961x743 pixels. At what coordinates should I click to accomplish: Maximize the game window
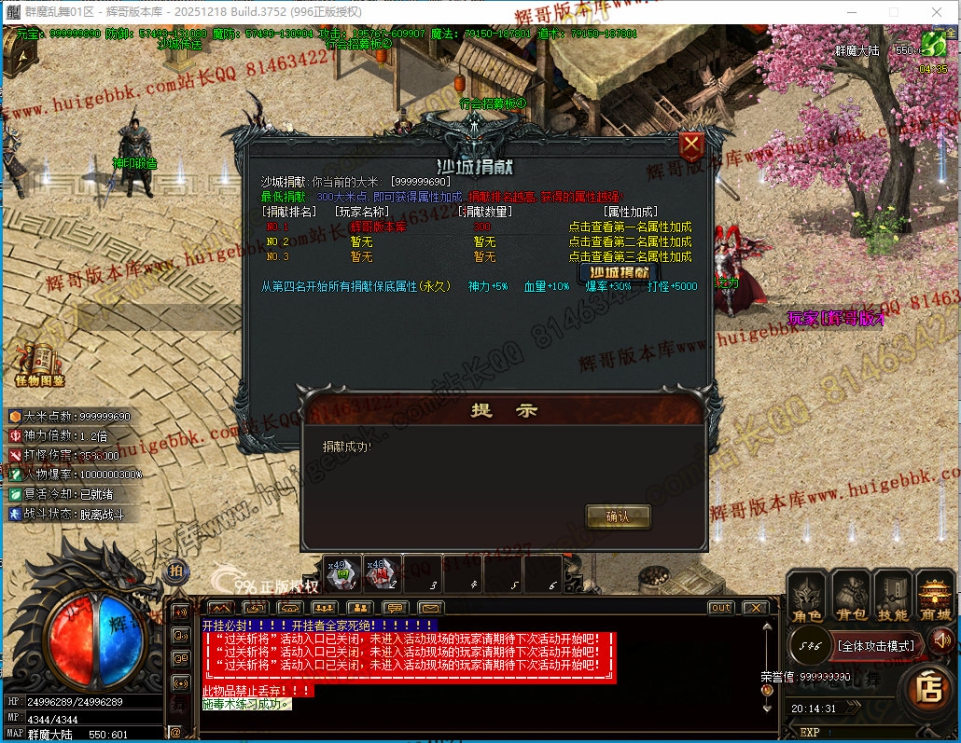(x=894, y=11)
